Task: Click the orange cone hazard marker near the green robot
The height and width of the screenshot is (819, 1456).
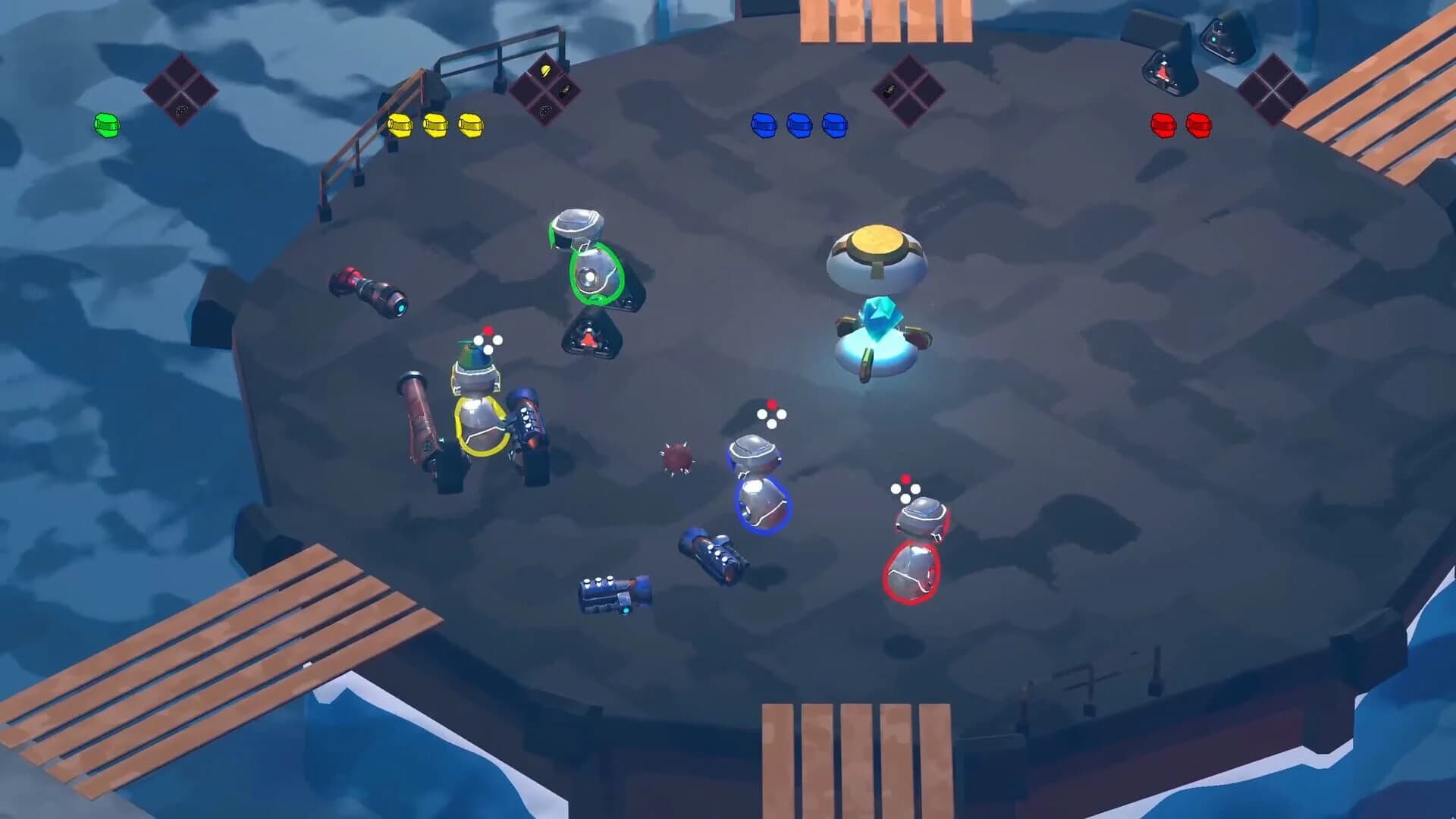Action: [x=590, y=340]
